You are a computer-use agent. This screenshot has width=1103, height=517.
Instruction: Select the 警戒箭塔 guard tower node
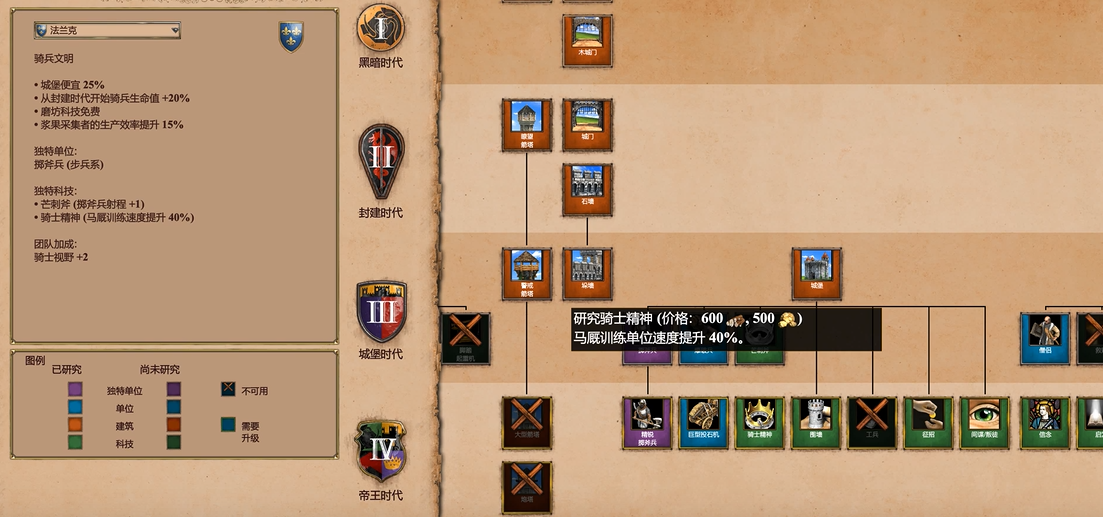pos(527,273)
